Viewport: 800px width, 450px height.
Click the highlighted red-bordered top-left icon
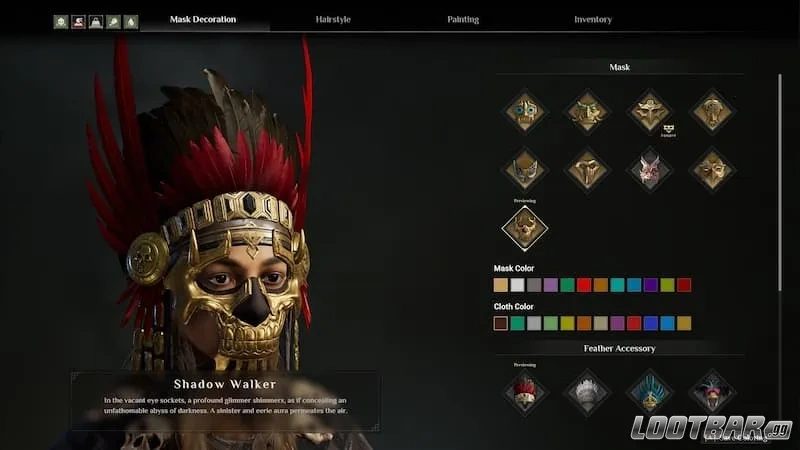(x=78, y=21)
